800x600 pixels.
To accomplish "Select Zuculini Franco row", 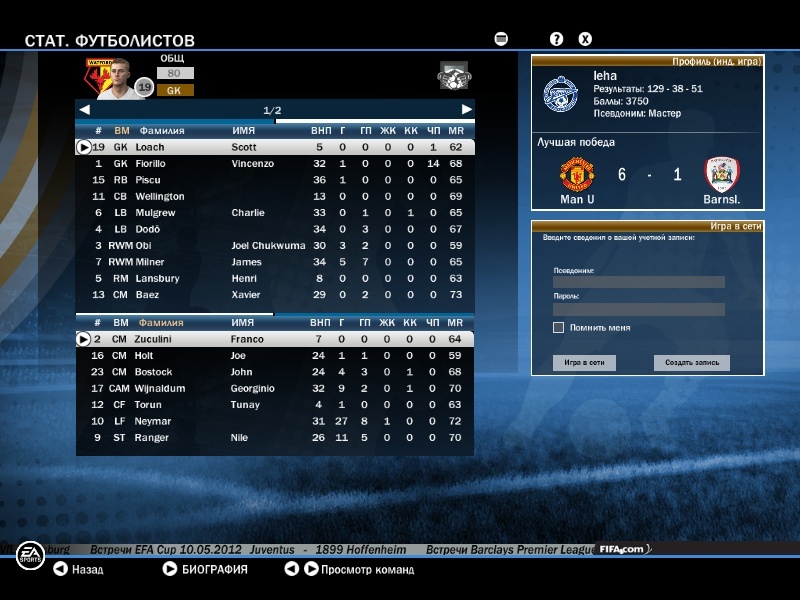I will [x=275, y=339].
